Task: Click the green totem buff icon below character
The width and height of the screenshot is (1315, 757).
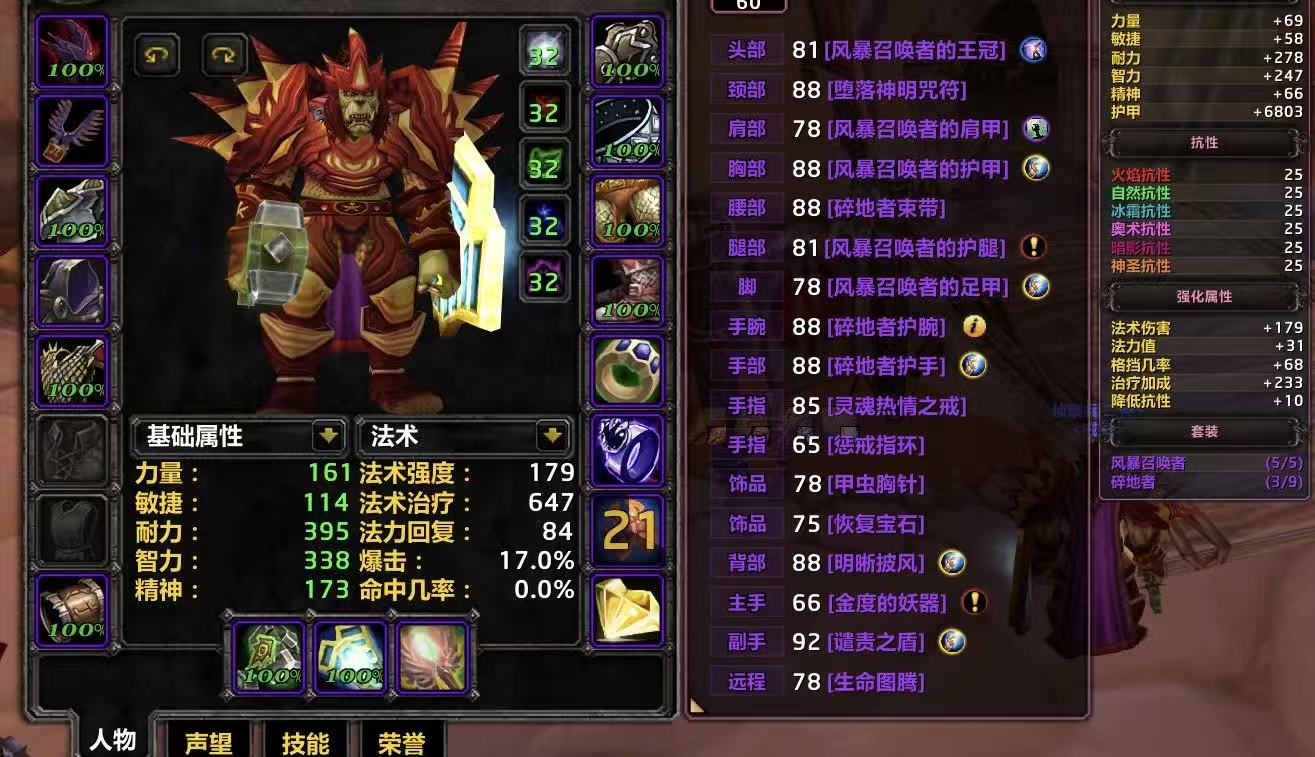Action: pyautogui.click(x=267, y=660)
